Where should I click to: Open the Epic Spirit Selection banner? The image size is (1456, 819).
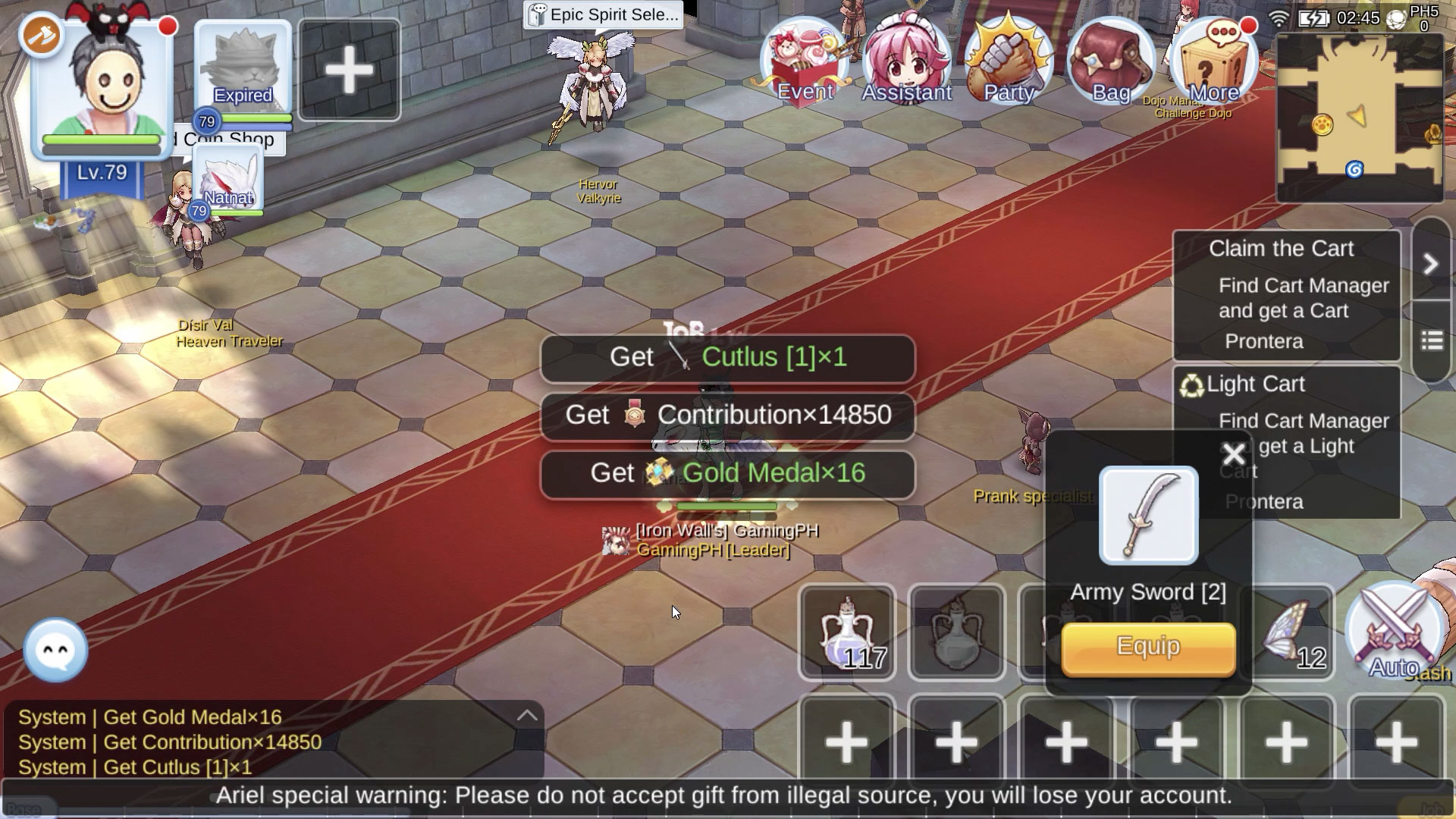(603, 14)
